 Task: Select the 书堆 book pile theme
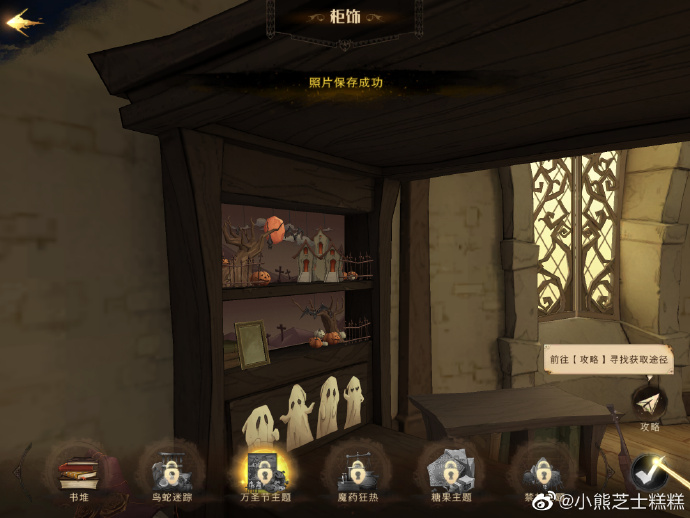[x=78, y=468]
